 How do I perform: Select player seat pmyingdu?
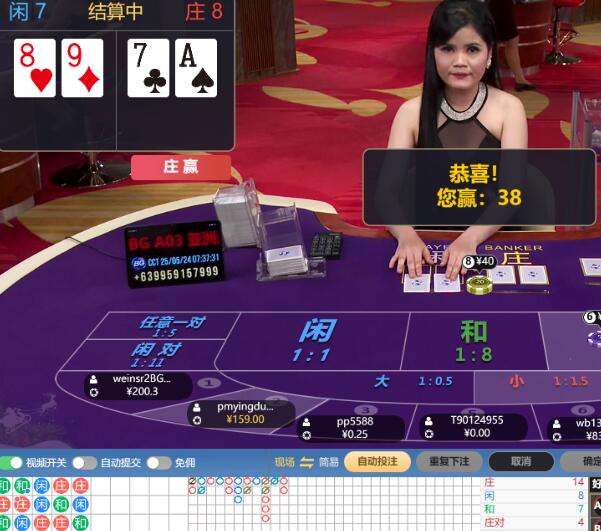point(240,413)
